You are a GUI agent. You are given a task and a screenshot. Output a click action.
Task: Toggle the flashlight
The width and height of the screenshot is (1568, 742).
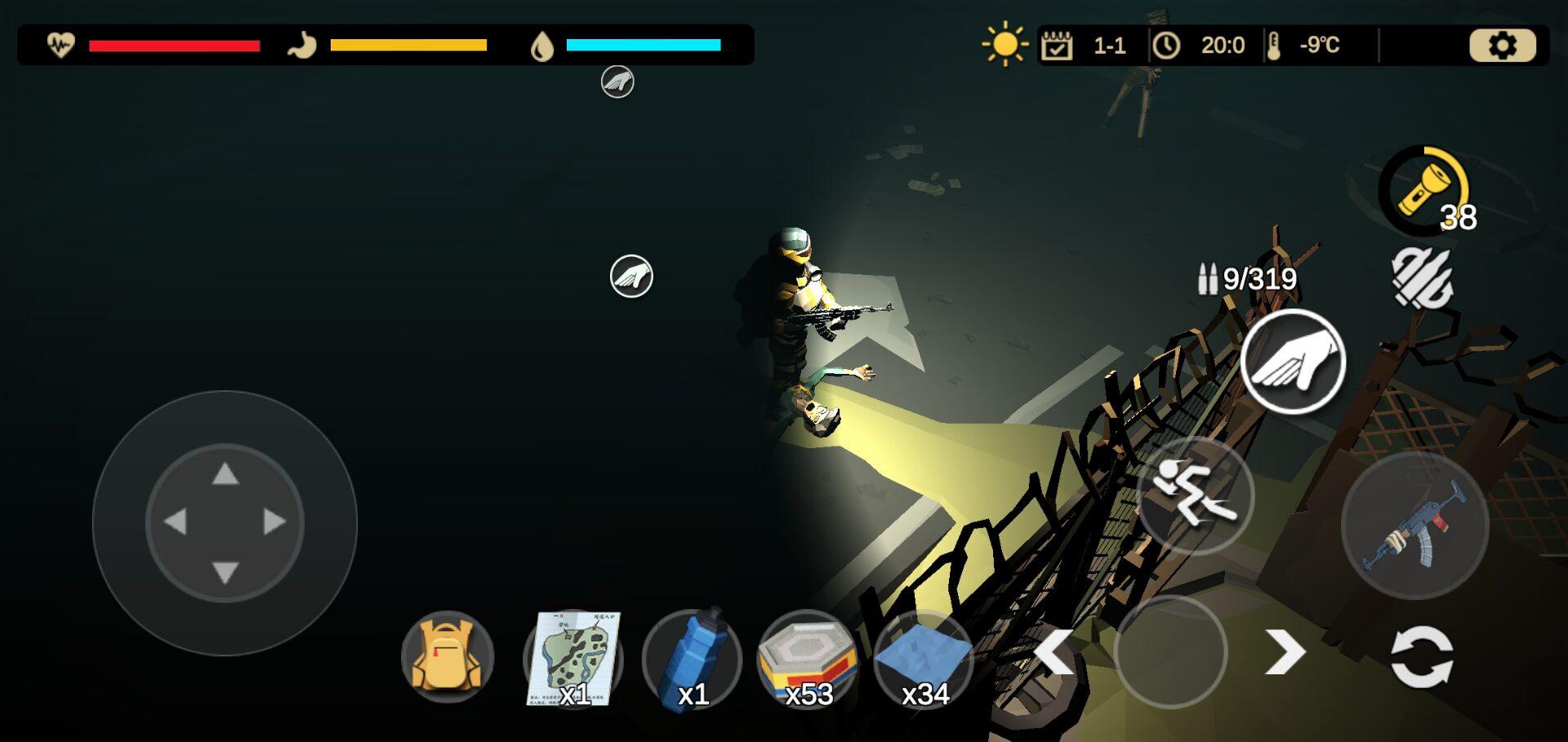point(1424,191)
